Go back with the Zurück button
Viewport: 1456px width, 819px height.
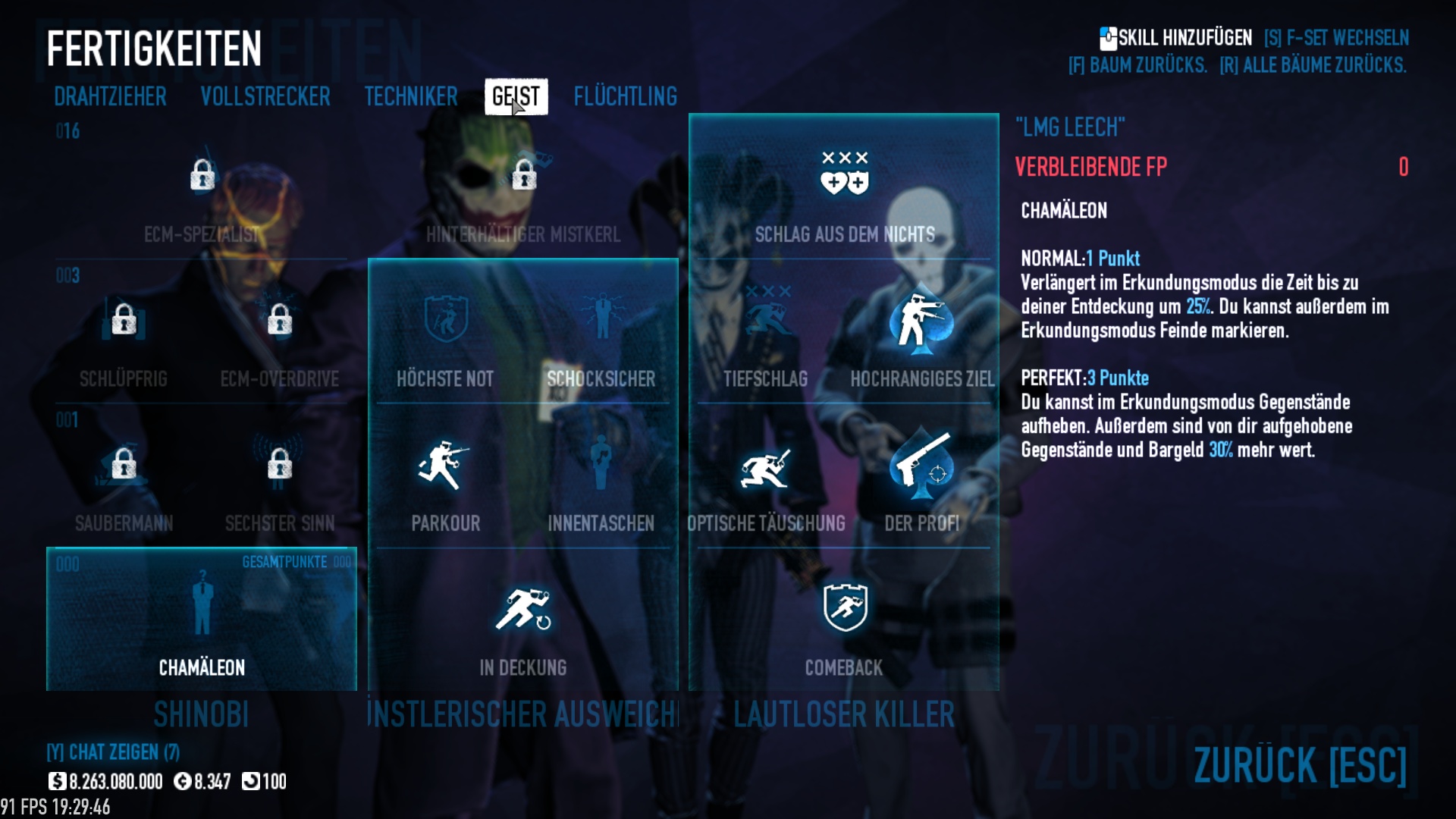click(1299, 764)
